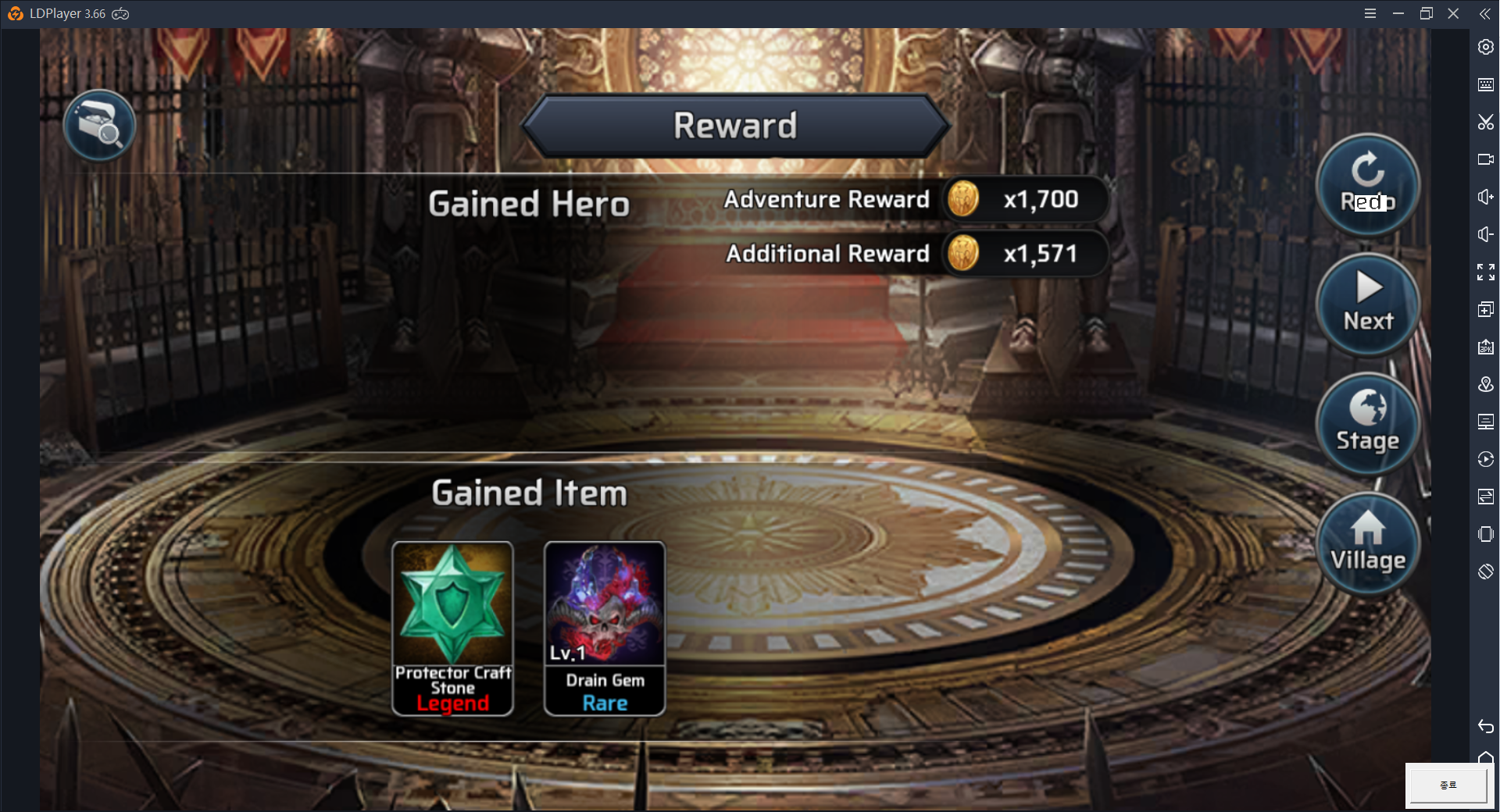Toggle fullscreen mode in the sidebar
The height and width of the screenshot is (812, 1500).
tap(1487, 271)
